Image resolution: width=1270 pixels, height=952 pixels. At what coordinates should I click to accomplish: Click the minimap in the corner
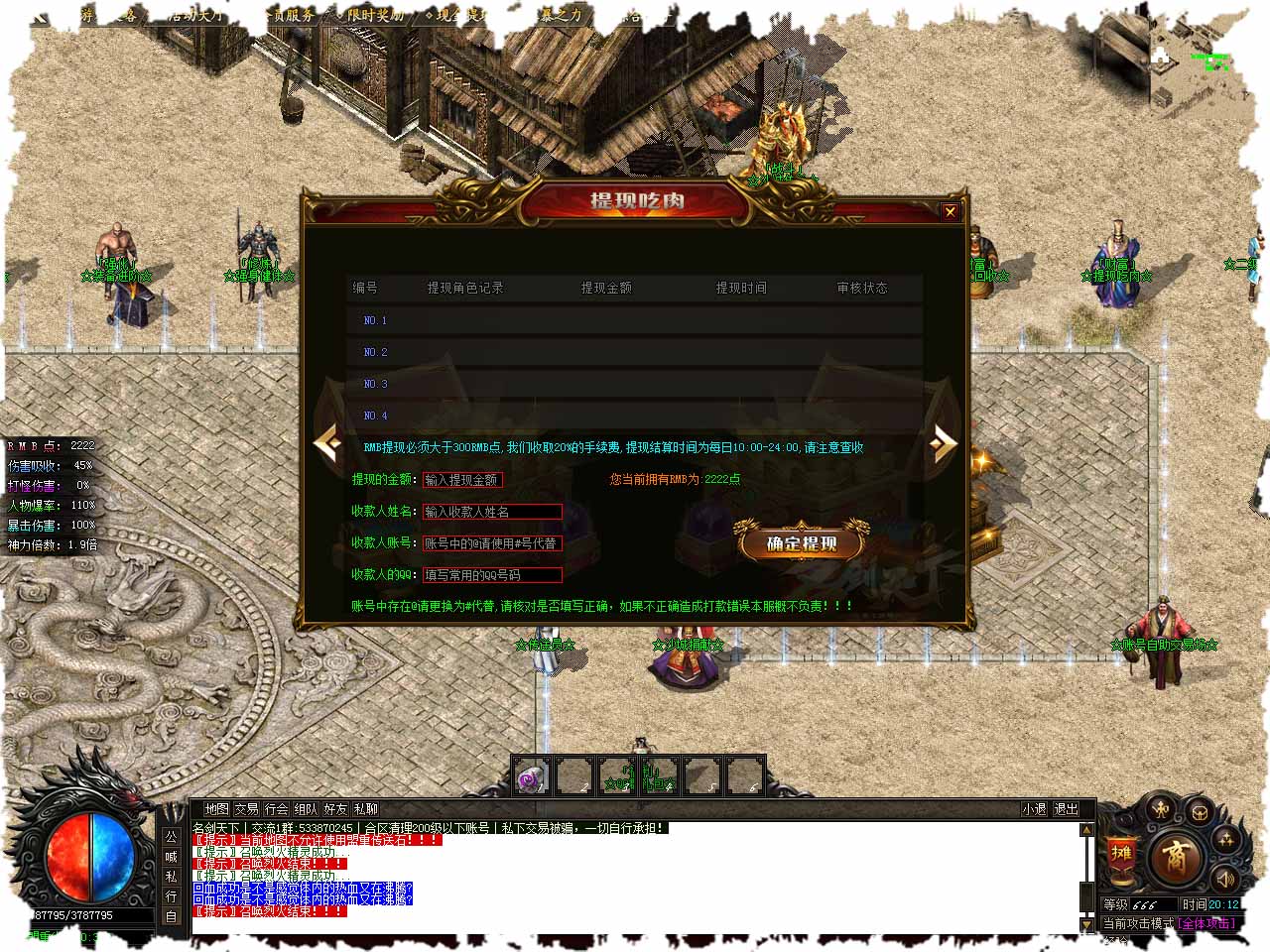point(1199,58)
